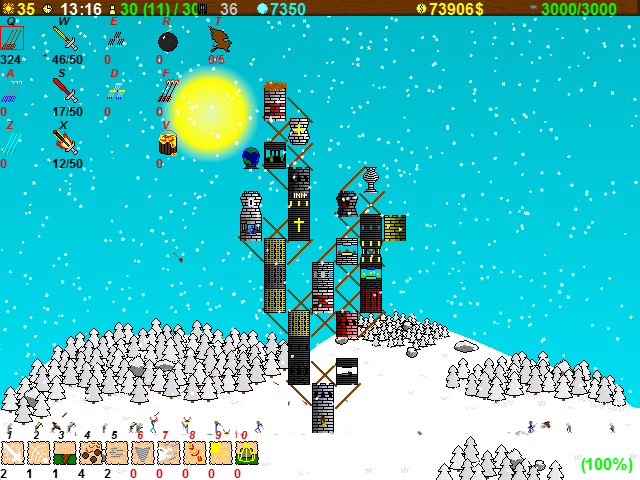This screenshot has width=640, height=480.
Task: Select the flaming sword under X
Action: (x=65, y=143)
